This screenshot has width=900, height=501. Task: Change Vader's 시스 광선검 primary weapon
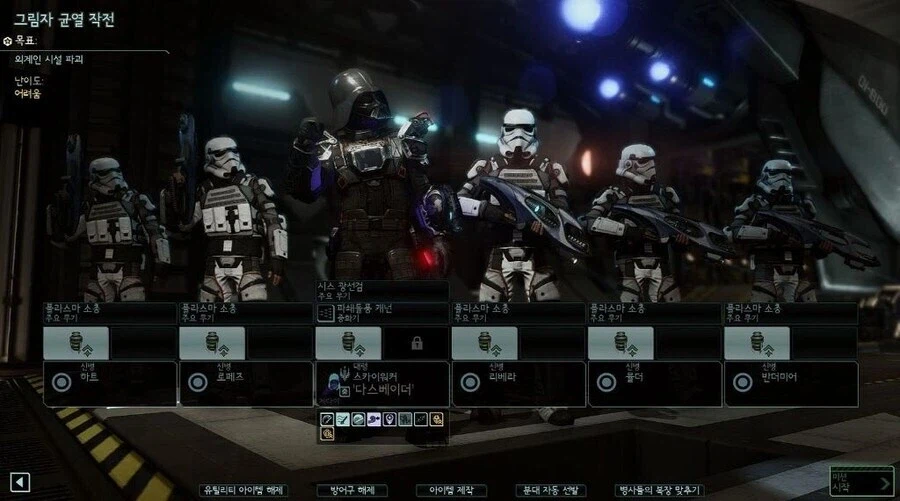pos(381,290)
